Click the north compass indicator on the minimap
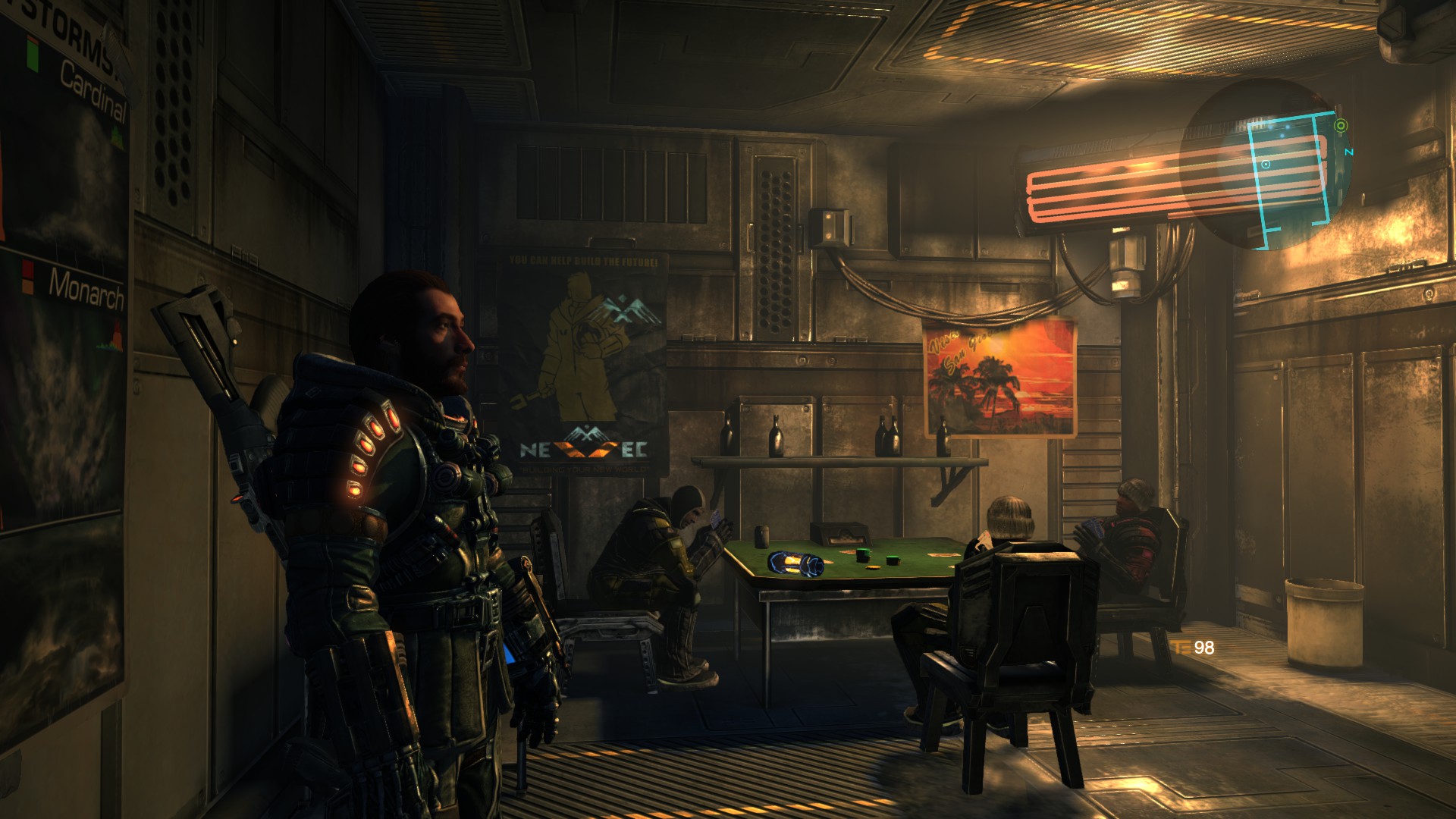The width and height of the screenshot is (1456, 819). 1349,152
